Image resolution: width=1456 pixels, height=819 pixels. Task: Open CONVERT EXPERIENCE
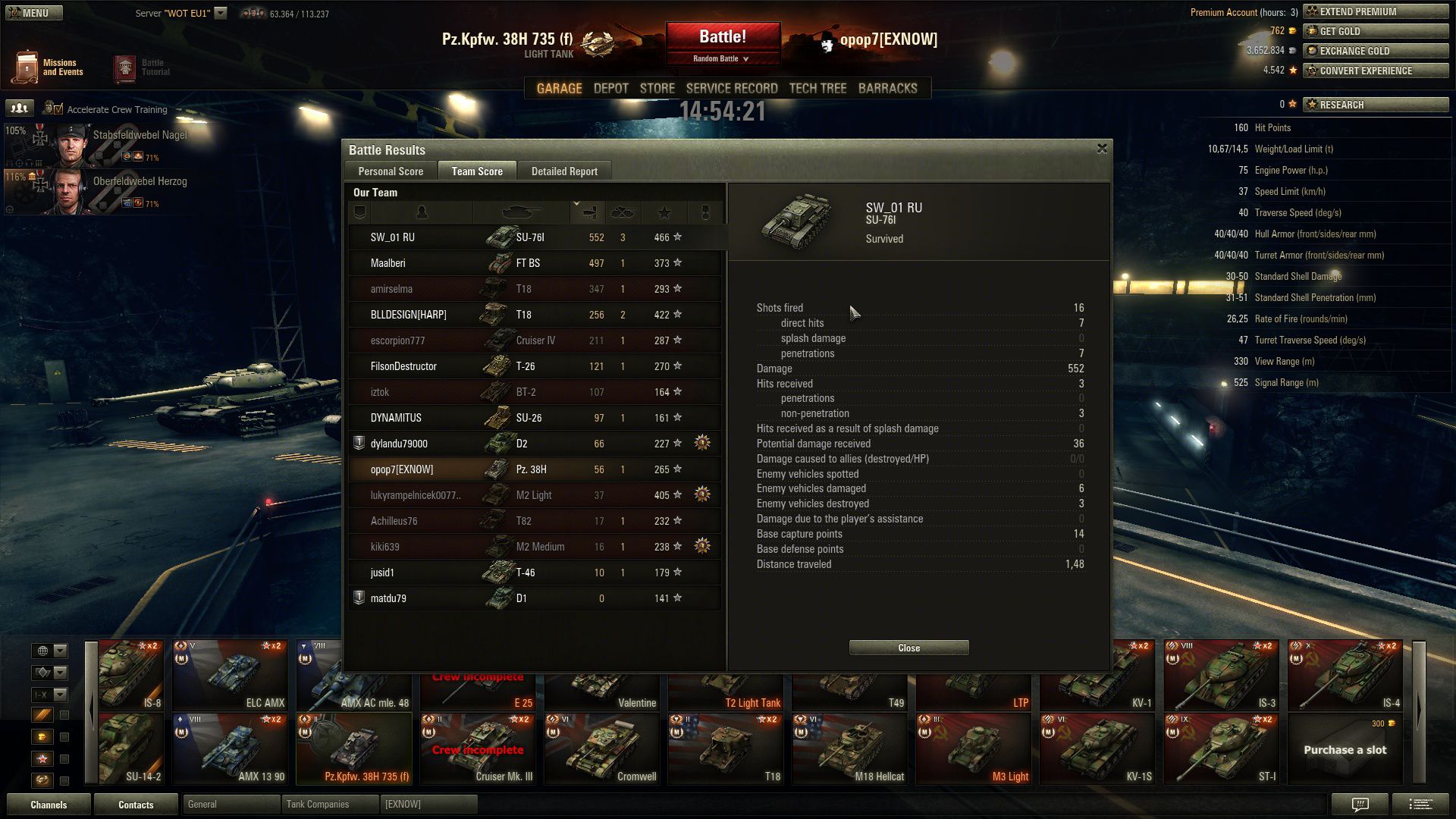click(1376, 71)
